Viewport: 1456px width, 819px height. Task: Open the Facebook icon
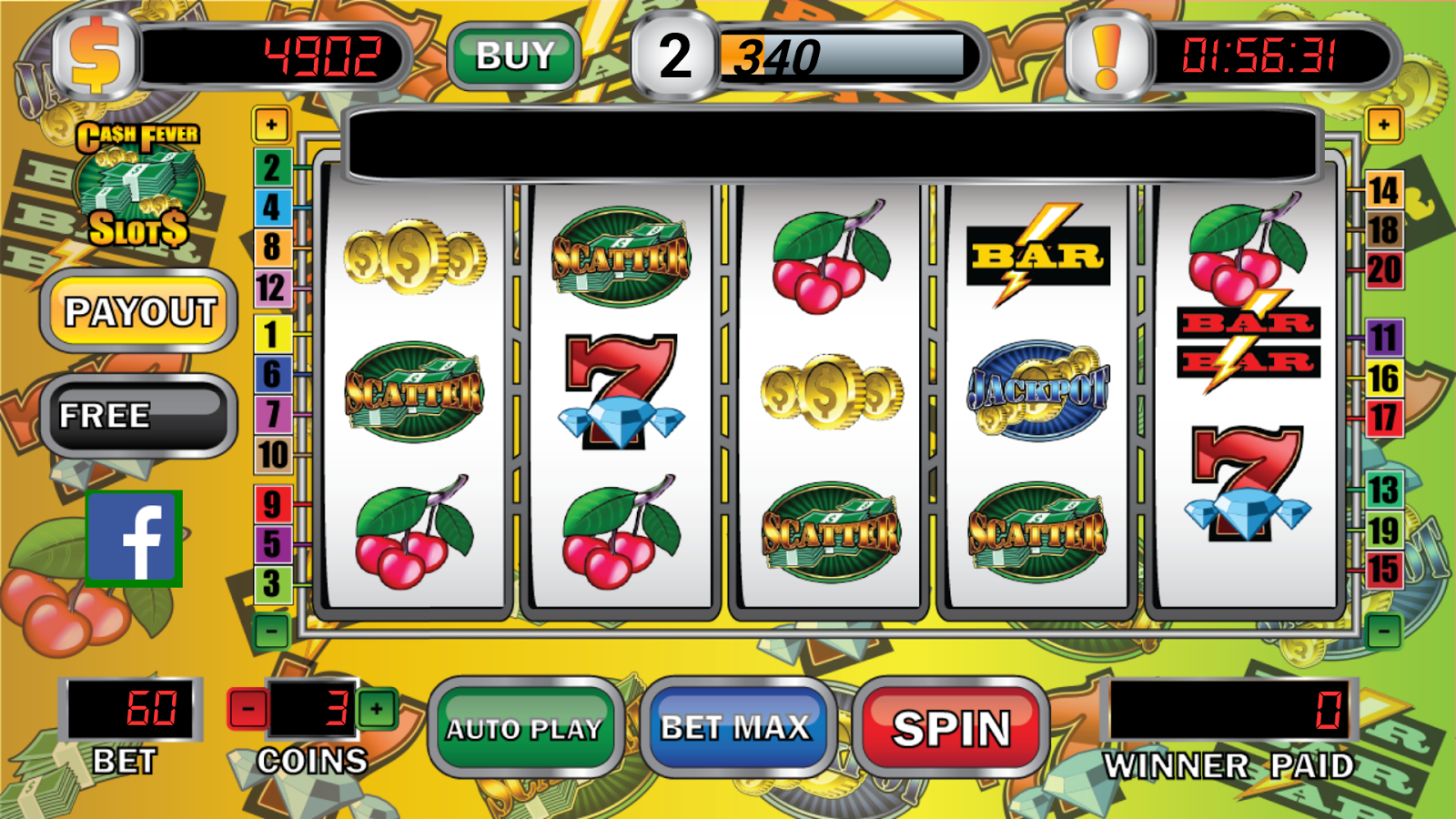[x=135, y=539]
